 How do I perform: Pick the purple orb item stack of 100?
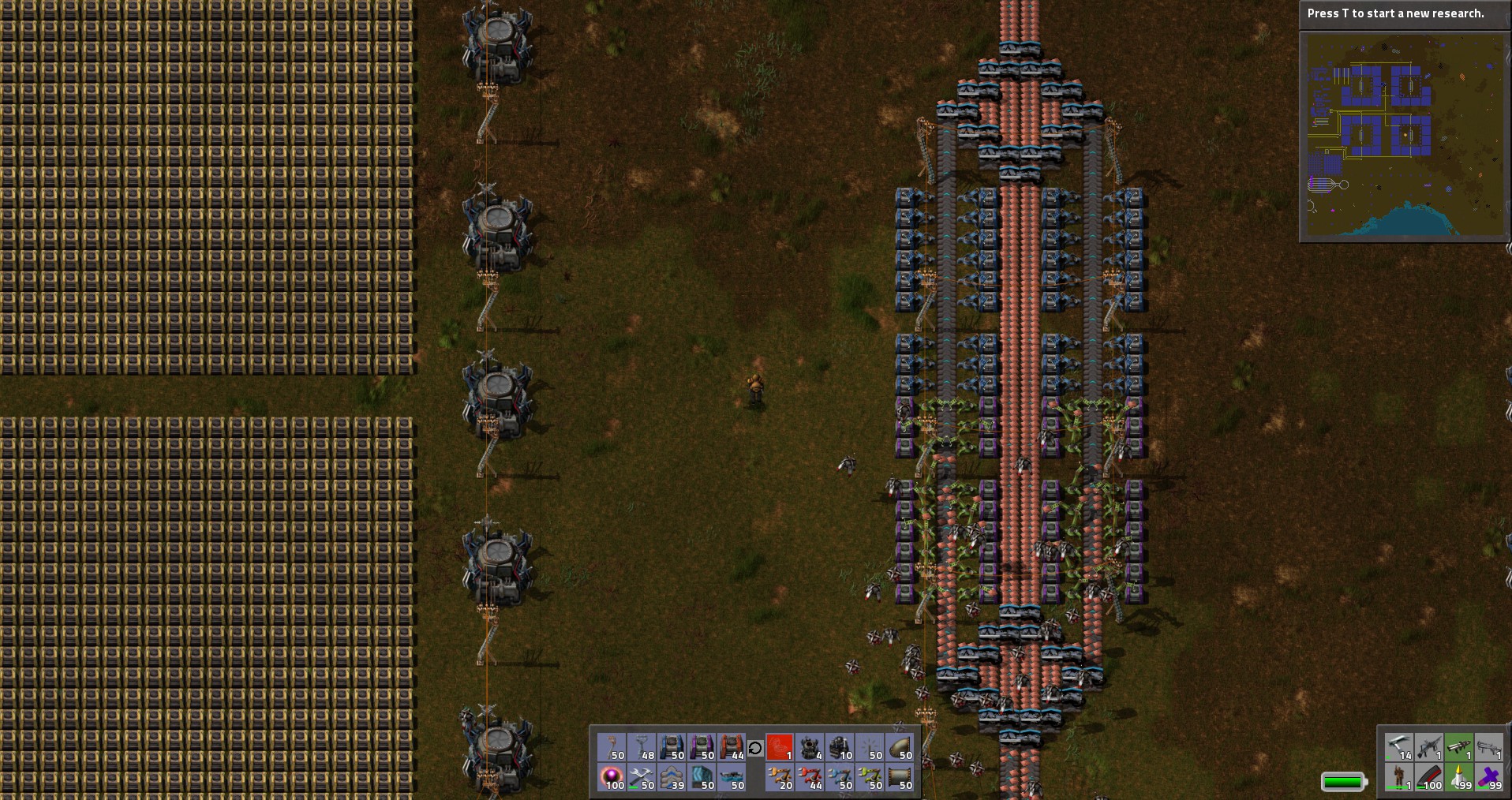pyautogui.click(x=612, y=777)
